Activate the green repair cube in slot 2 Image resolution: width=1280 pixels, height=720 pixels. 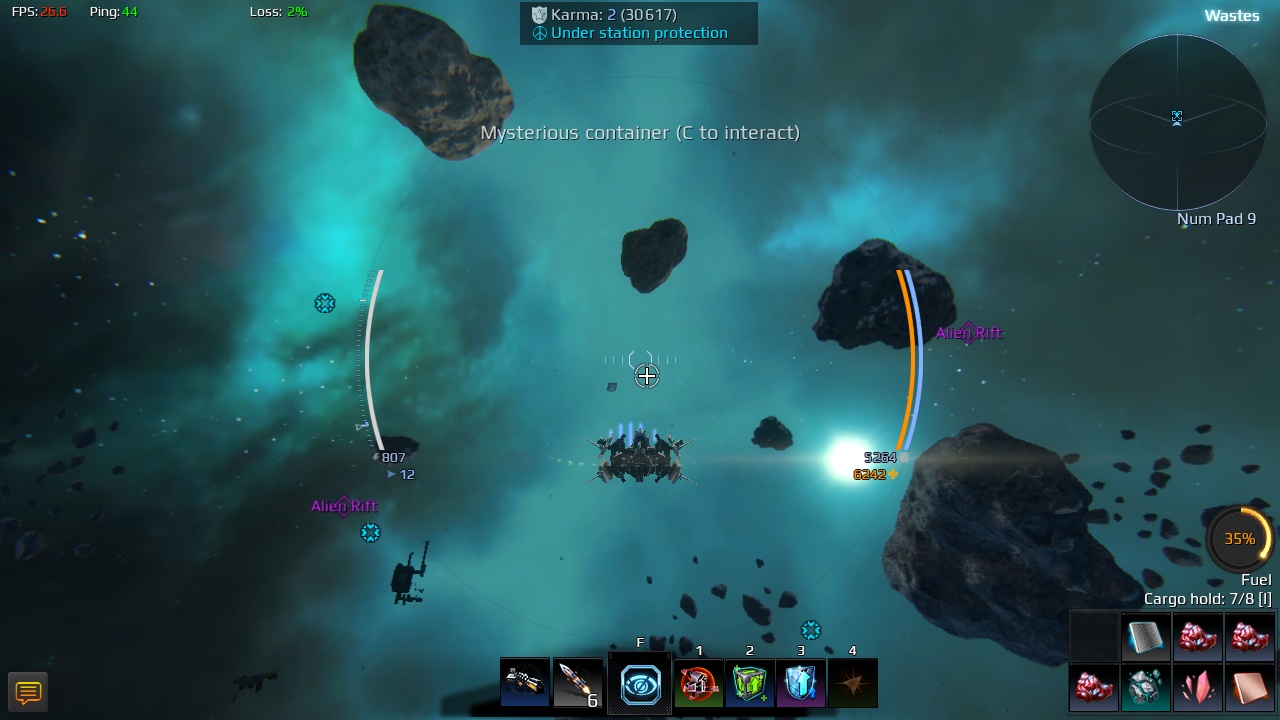click(x=750, y=683)
